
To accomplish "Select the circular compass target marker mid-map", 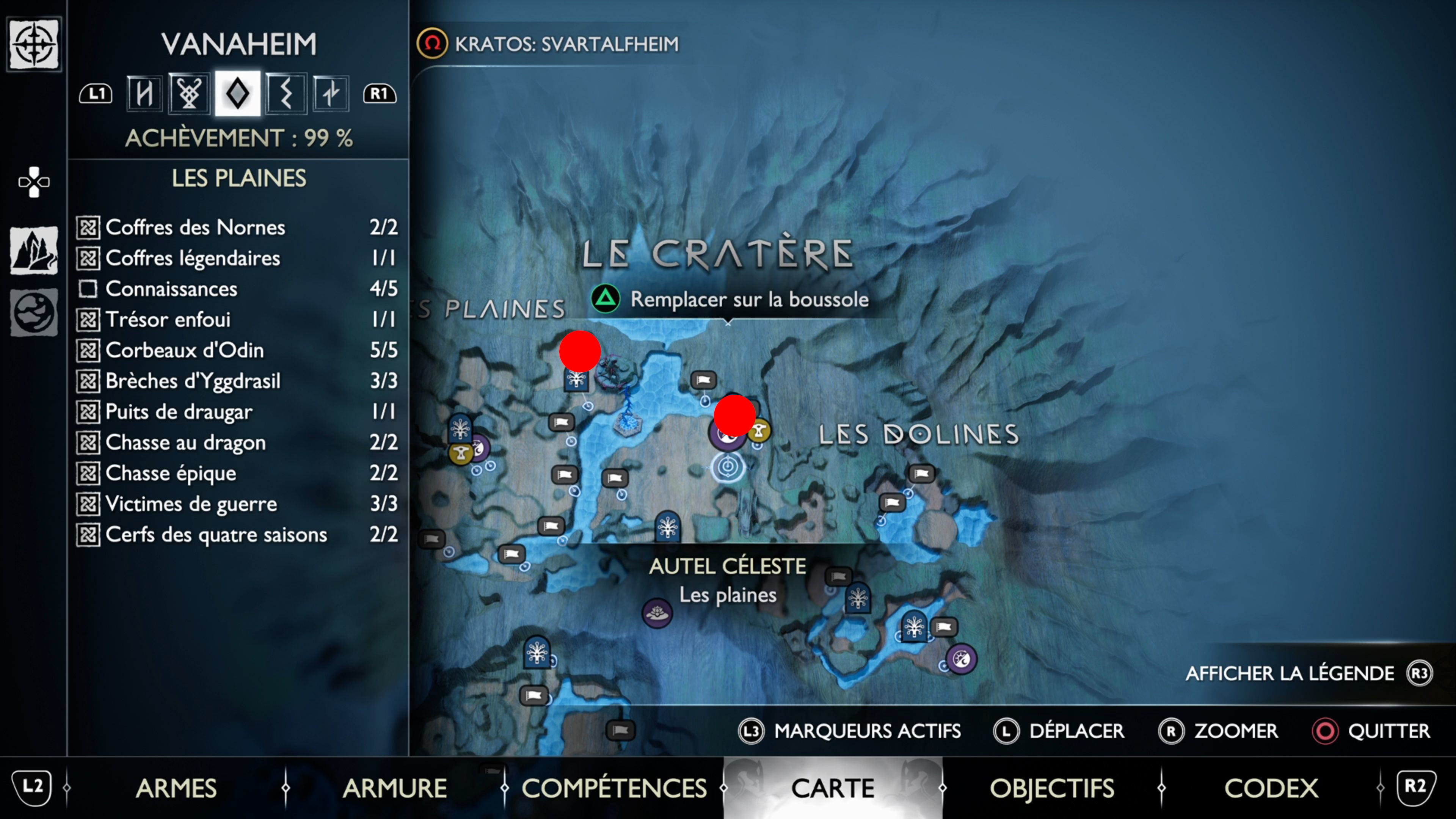I will (728, 468).
